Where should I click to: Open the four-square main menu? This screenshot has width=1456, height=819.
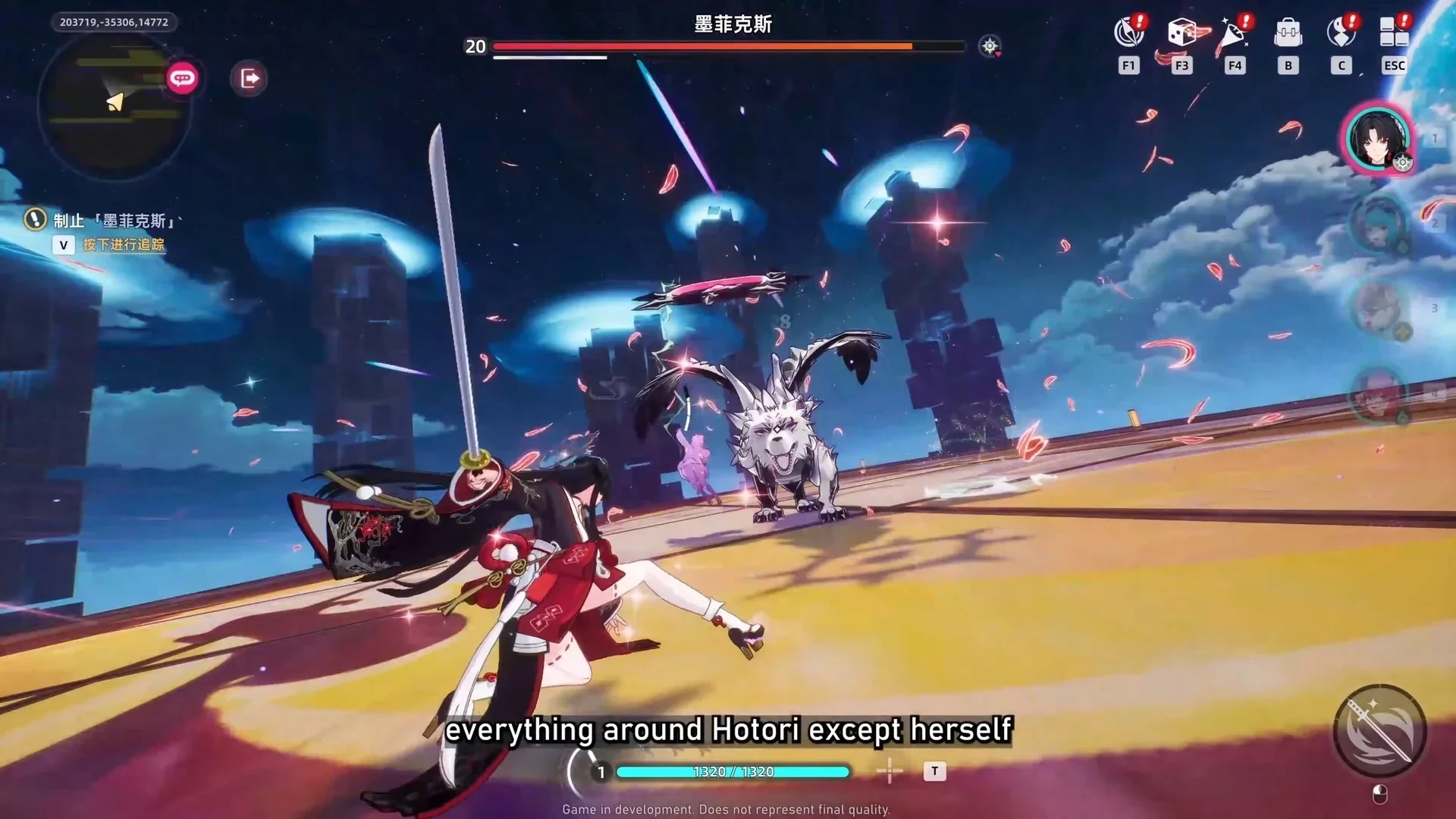[1394, 33]
